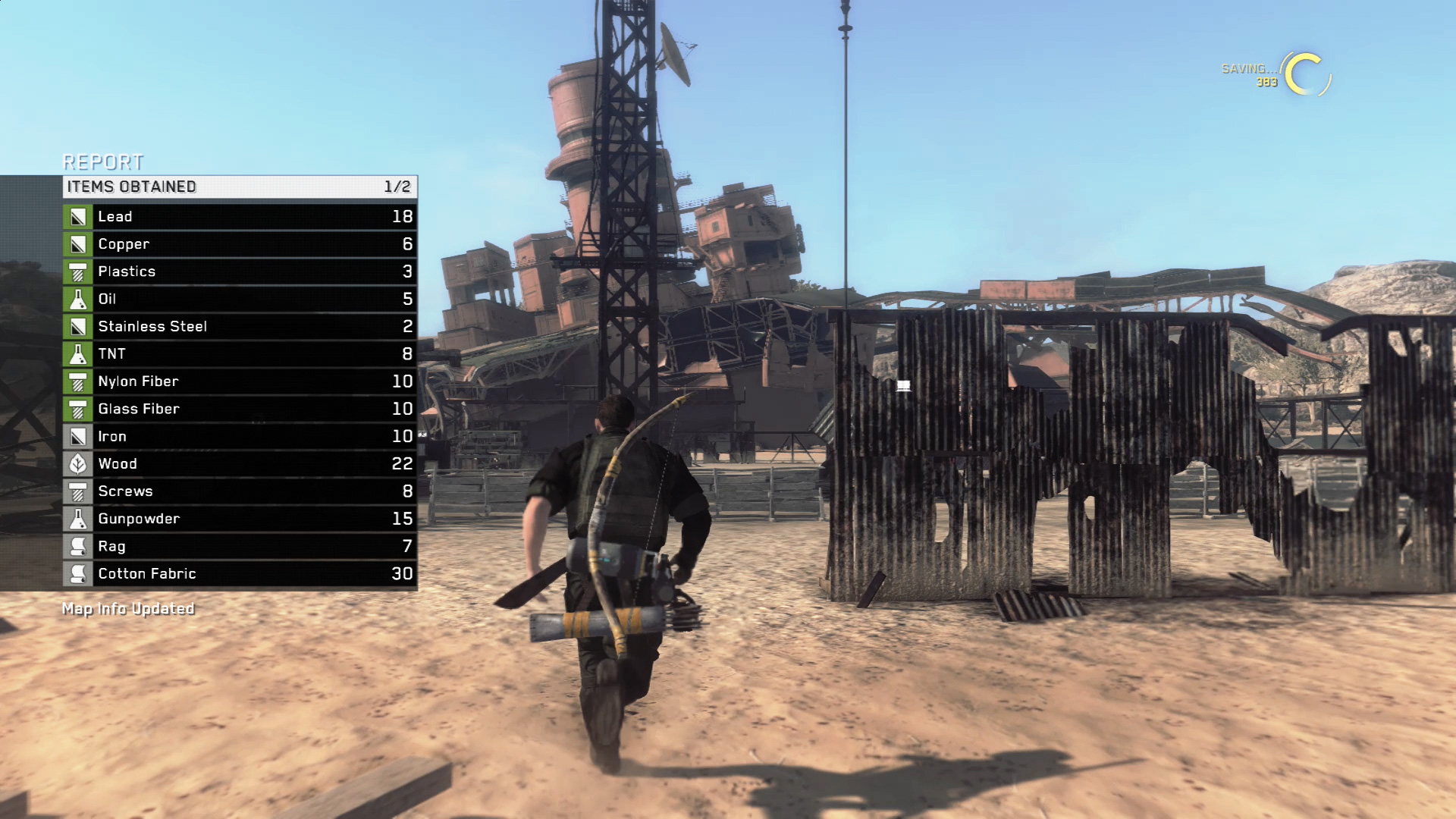Select the TNT item row
This screenshot has height=819, width=1456.
tap(240, 354)
